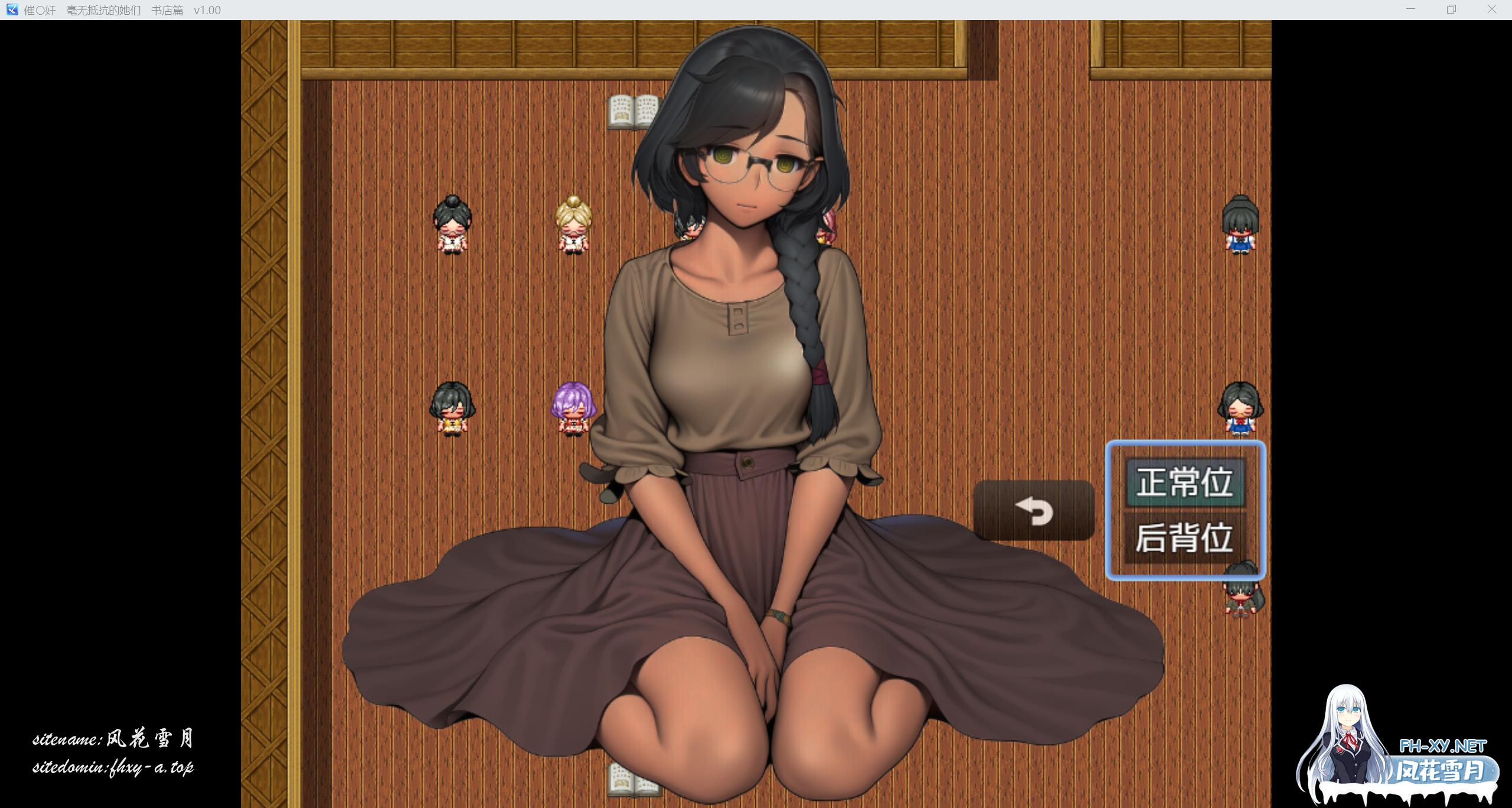Click the open book sprite near the top shelf

633,112
